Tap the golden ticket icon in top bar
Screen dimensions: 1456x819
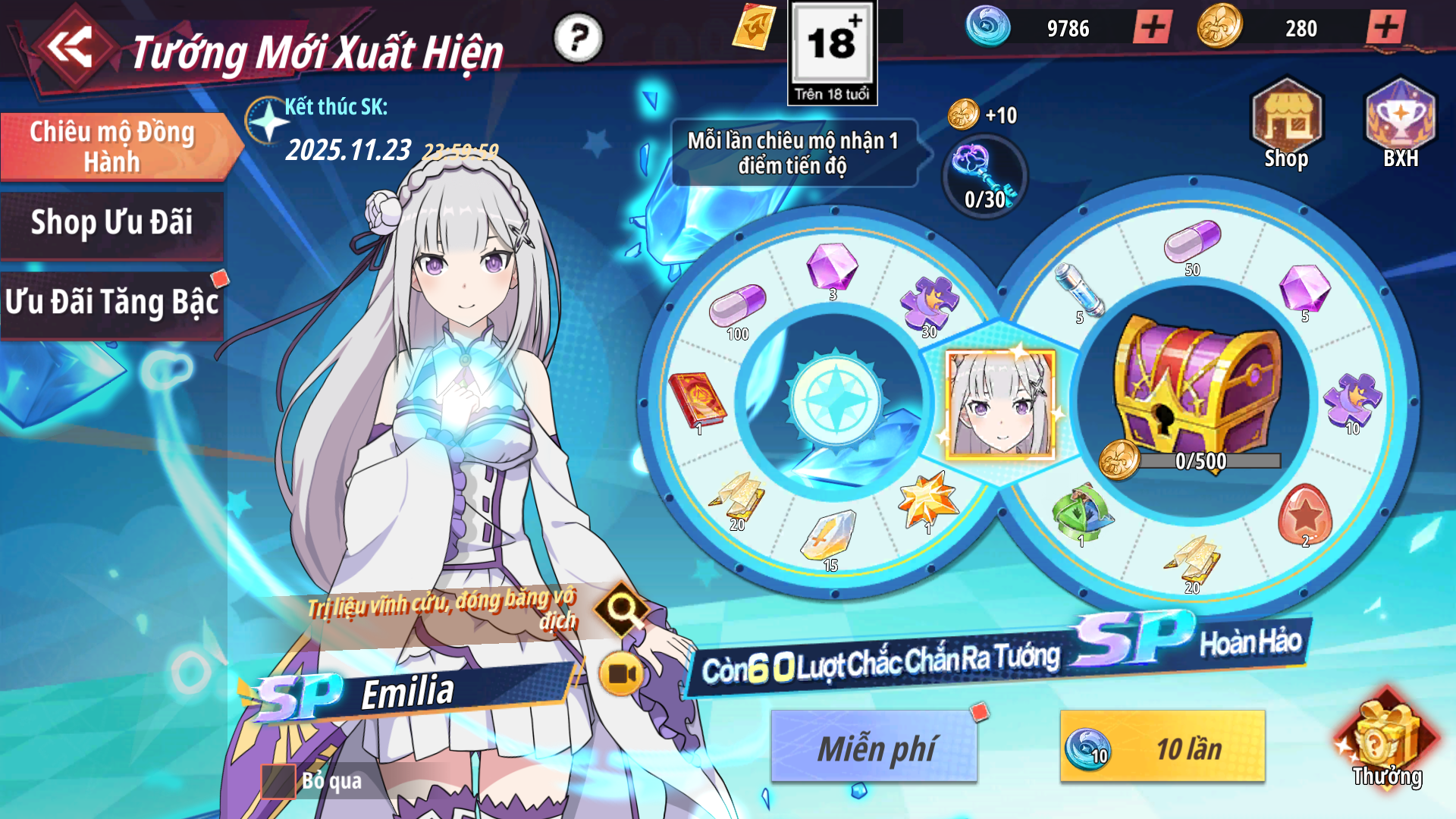click(x=755, y=27)
